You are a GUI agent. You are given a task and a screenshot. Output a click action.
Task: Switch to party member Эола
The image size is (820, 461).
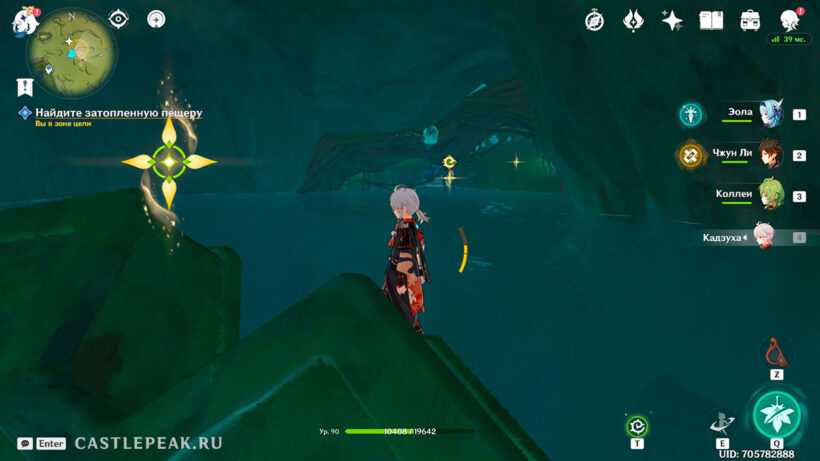(768, 114)
